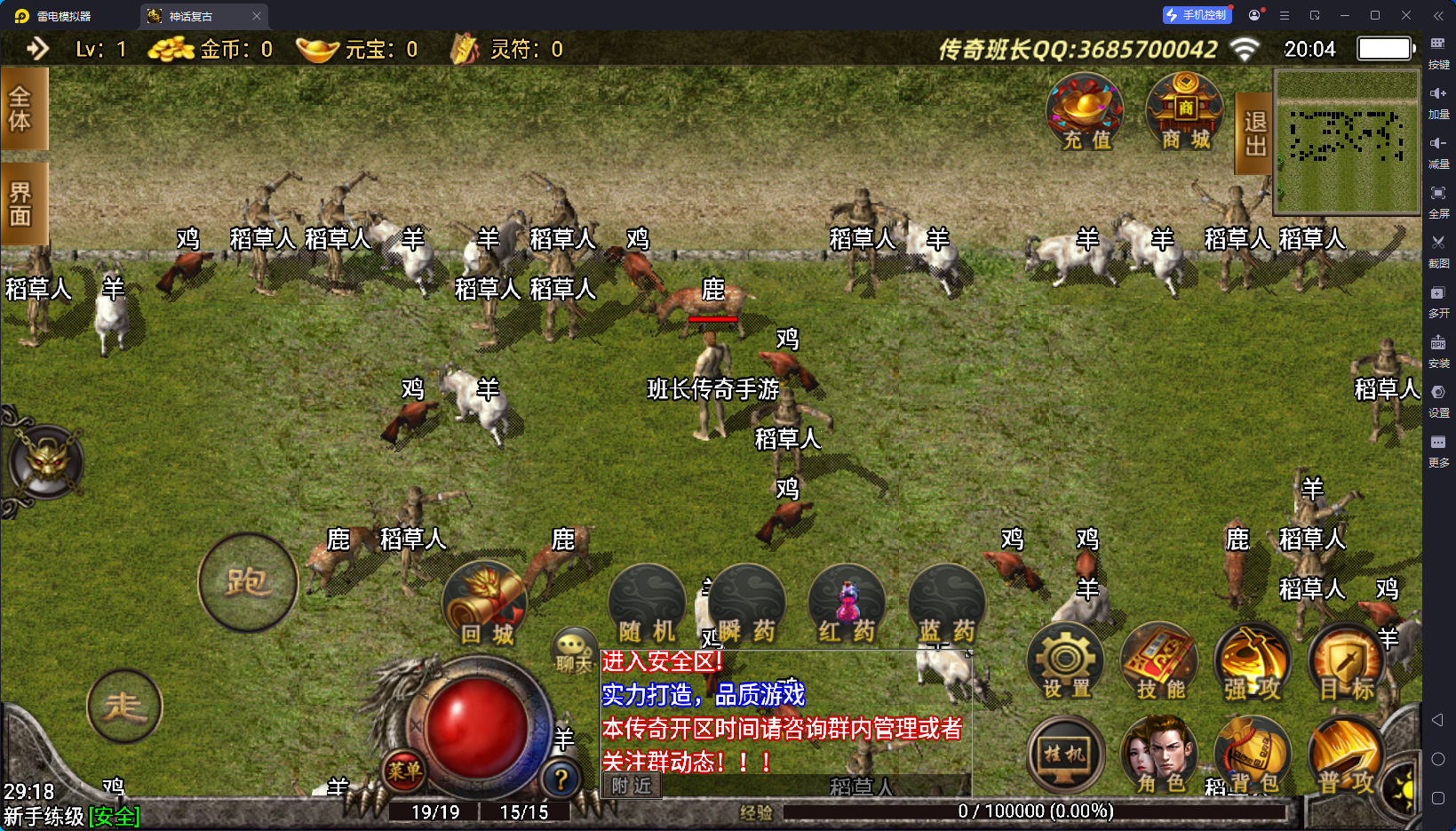1456x831 pixels.
Task: Click the emulator 全屏 fullscreen button
Action: click(1438, 200)
